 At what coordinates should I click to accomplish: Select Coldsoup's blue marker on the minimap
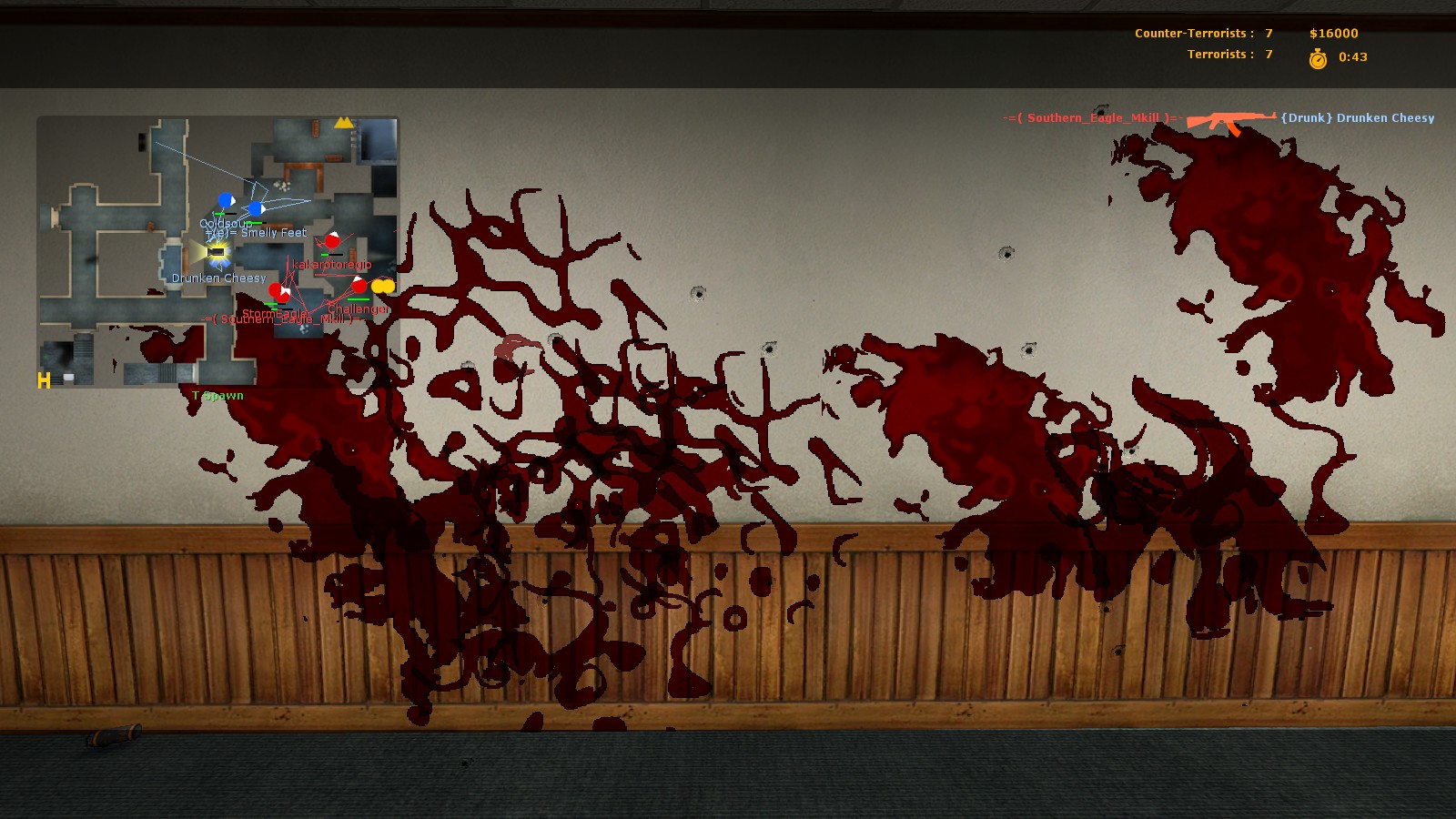click(x=226, y=200)
